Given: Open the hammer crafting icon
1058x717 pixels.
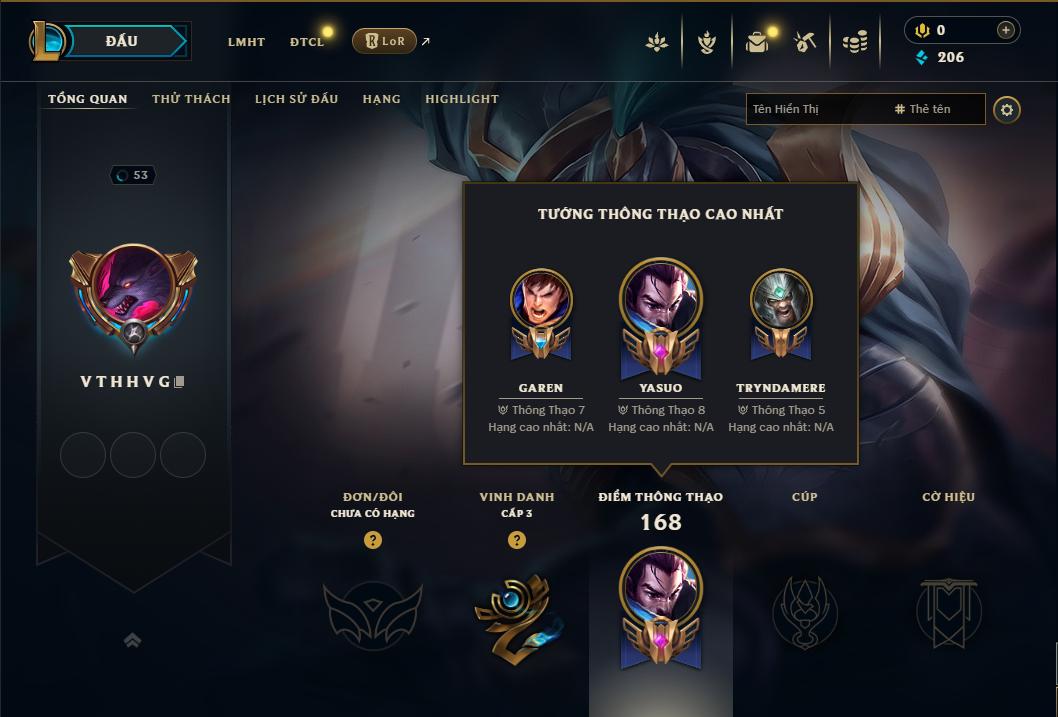Looking at the screenshot, I should coord(805,42).
